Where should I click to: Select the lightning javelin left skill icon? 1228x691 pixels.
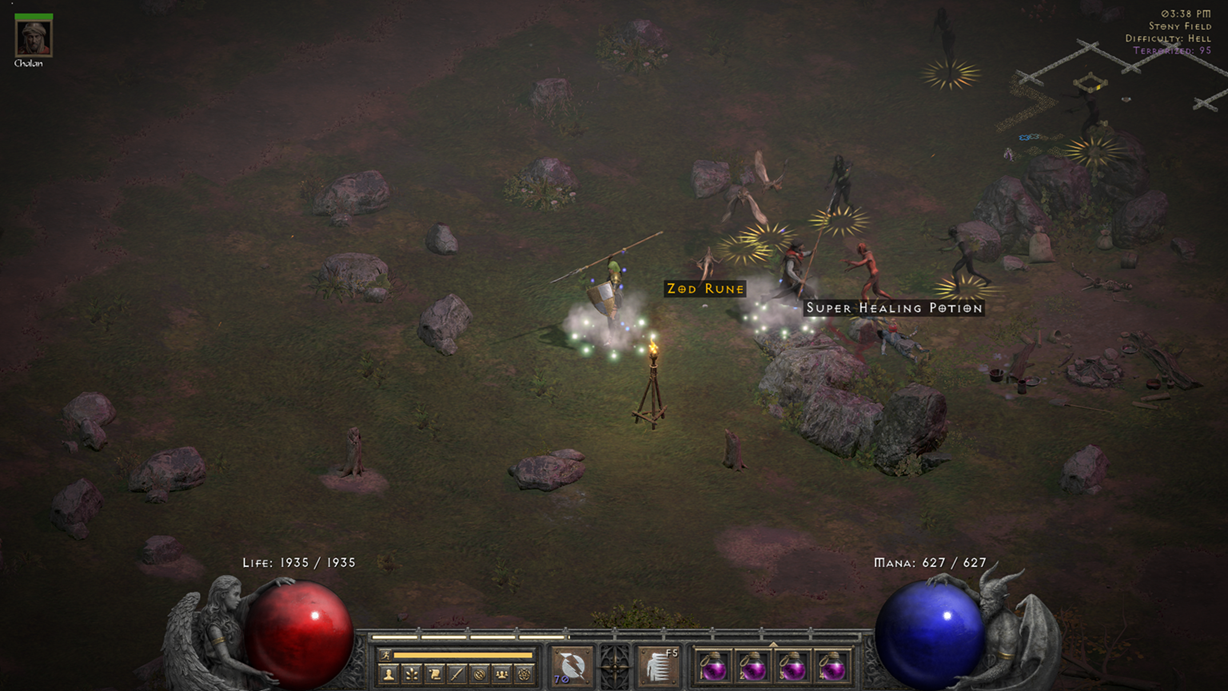tap(571, 666)
